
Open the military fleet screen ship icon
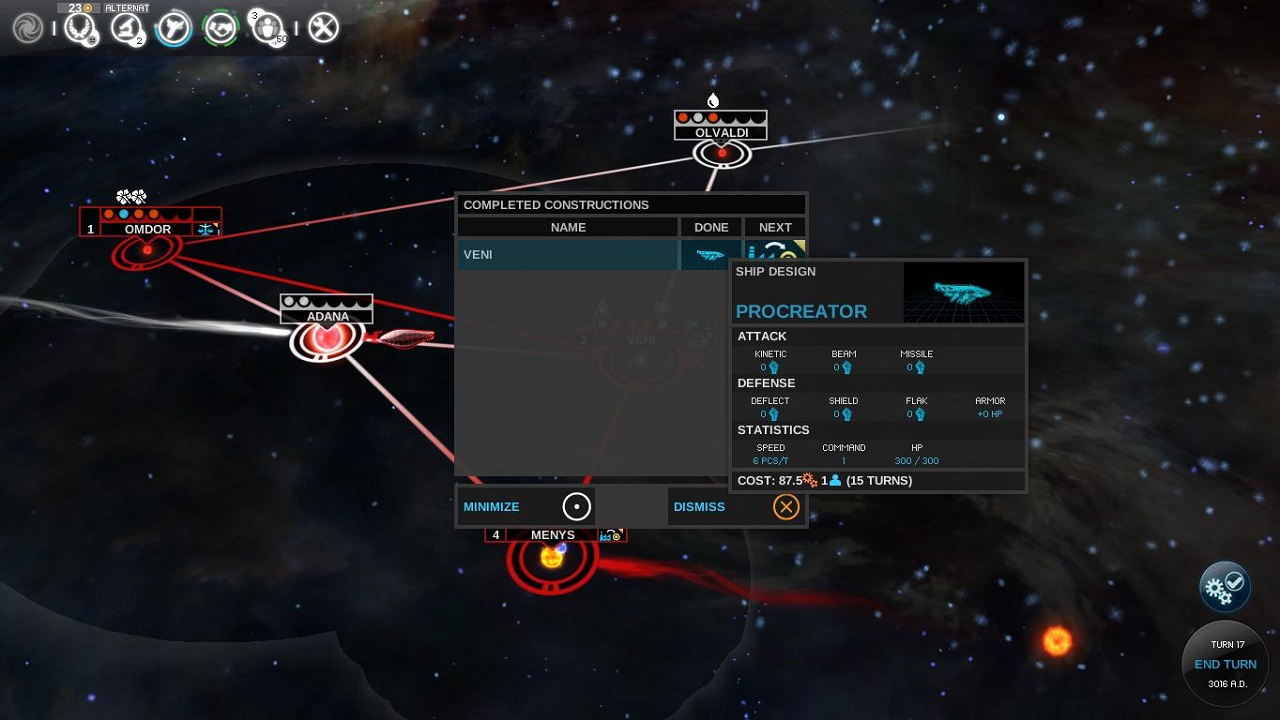click(172, 27)
